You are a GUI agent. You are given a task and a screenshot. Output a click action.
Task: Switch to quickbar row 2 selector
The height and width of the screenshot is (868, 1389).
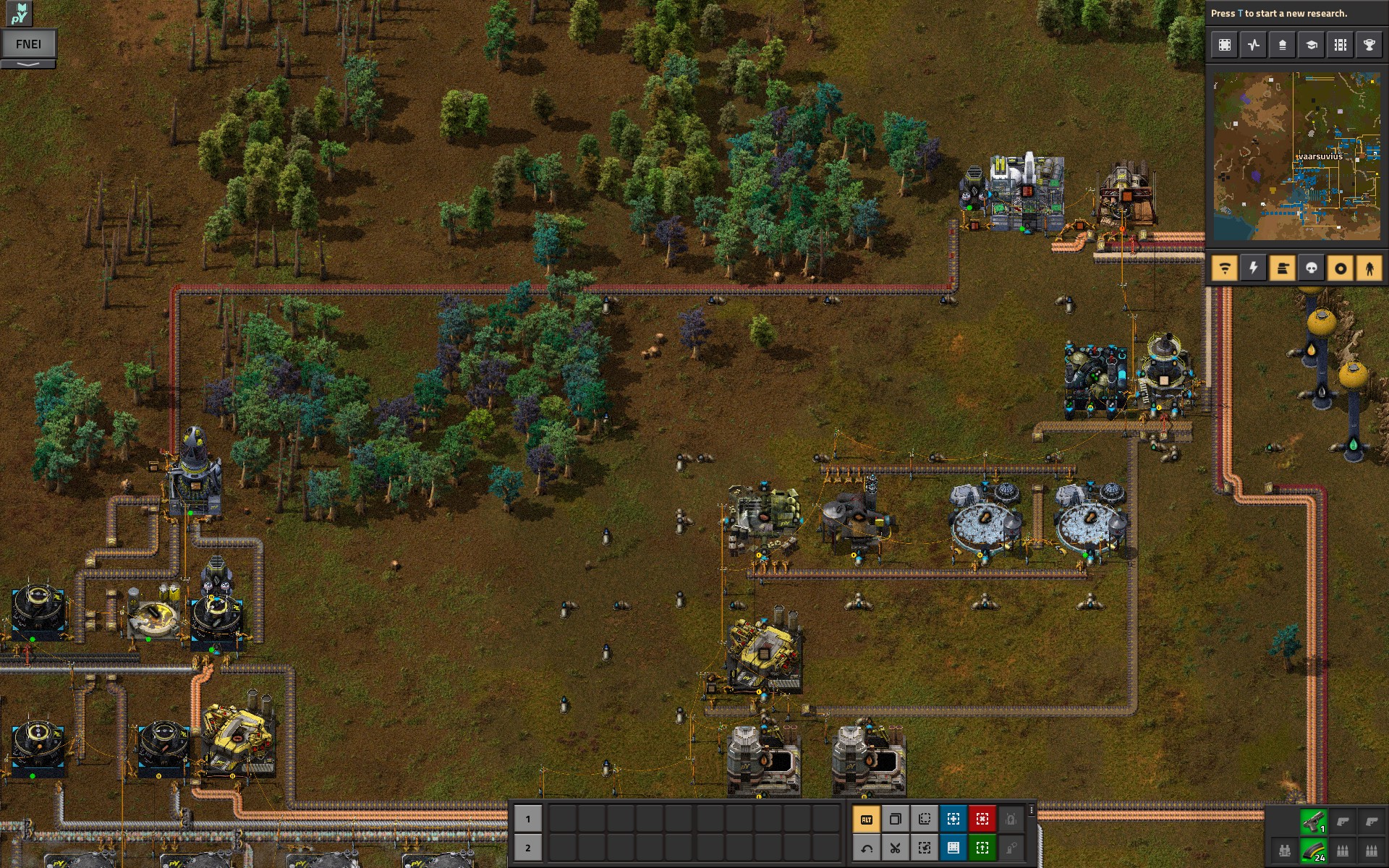(x=529, y=848)
